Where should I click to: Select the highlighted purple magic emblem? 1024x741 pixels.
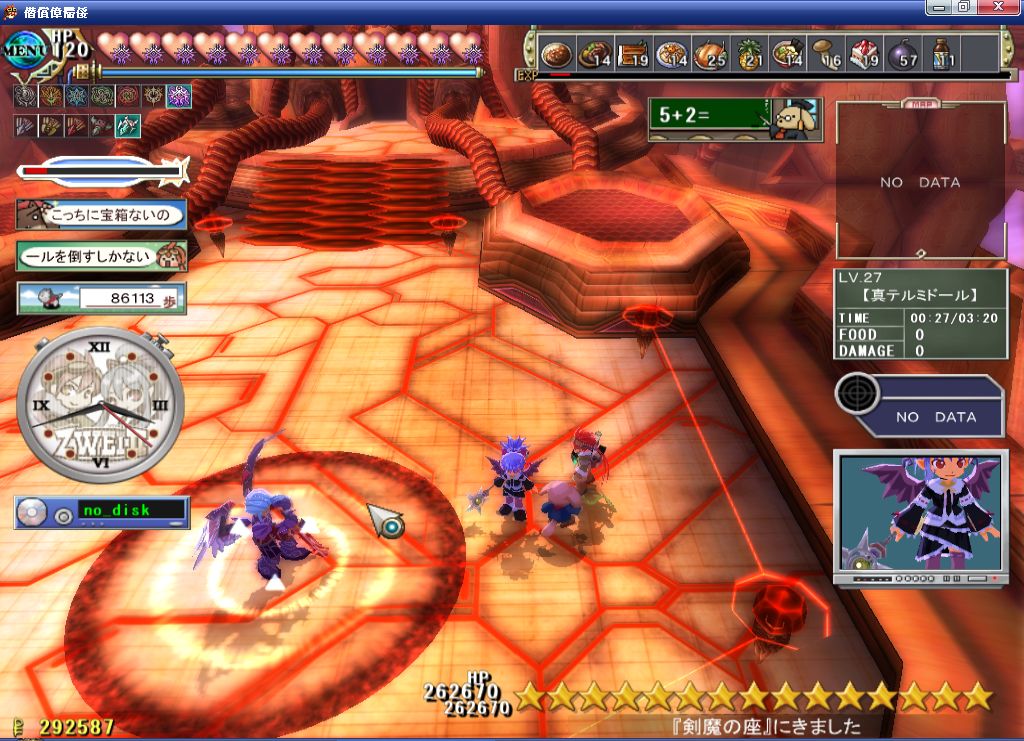pos(179,96)
